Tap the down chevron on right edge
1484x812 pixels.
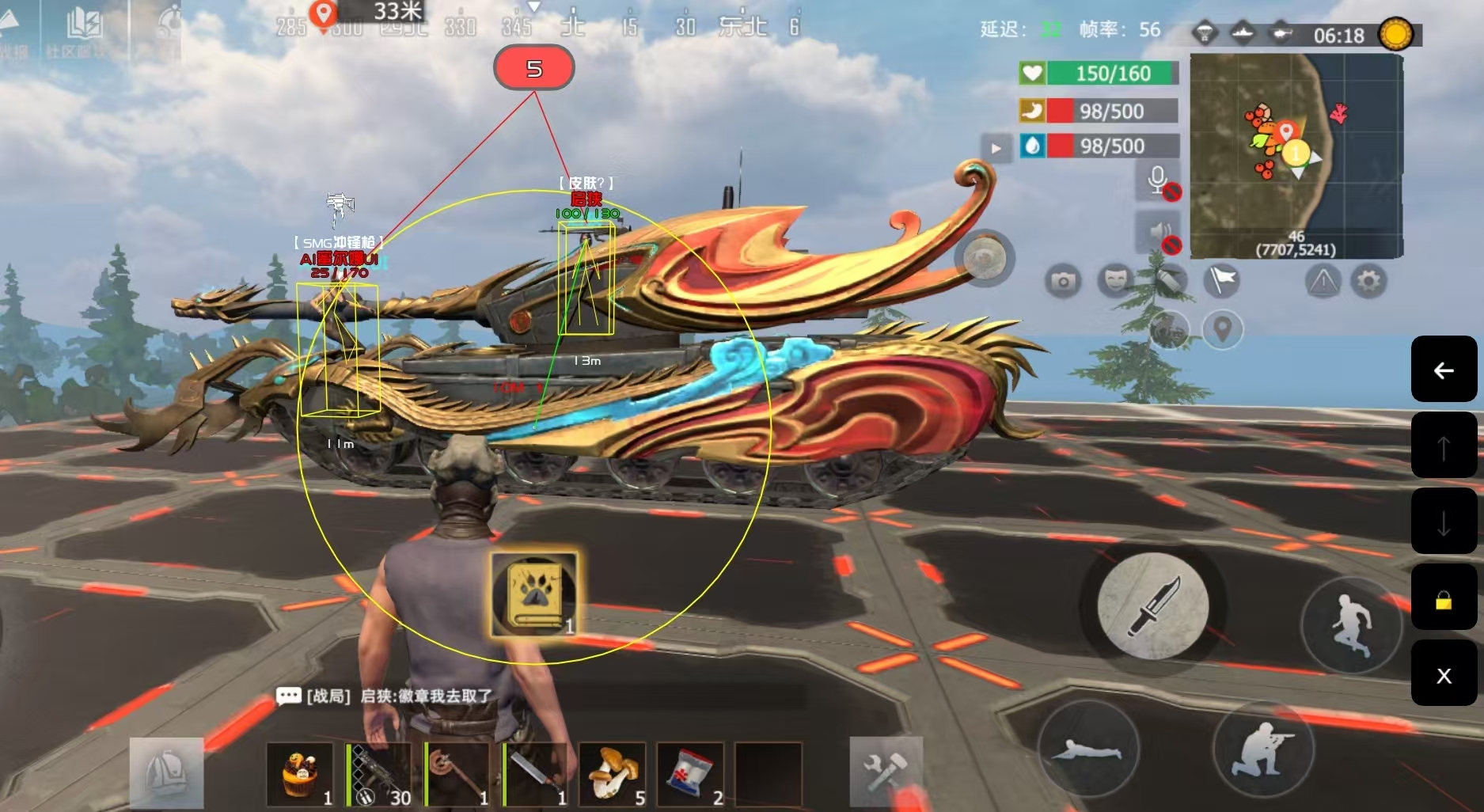point(1445,521)
